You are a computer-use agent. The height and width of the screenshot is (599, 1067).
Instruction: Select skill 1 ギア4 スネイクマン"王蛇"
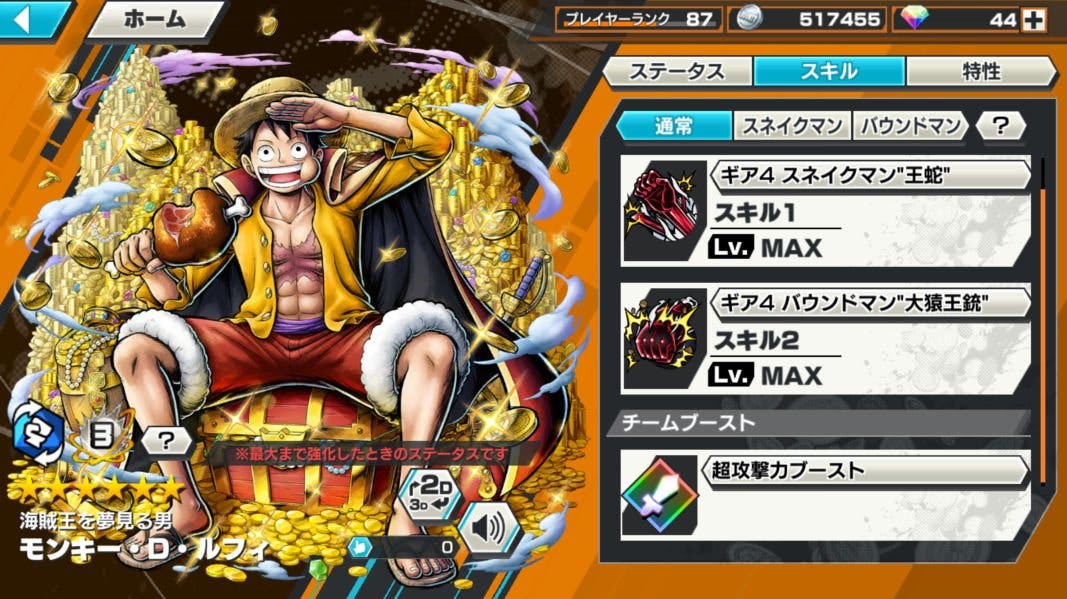pyautogui.click(x=826, y=210)
